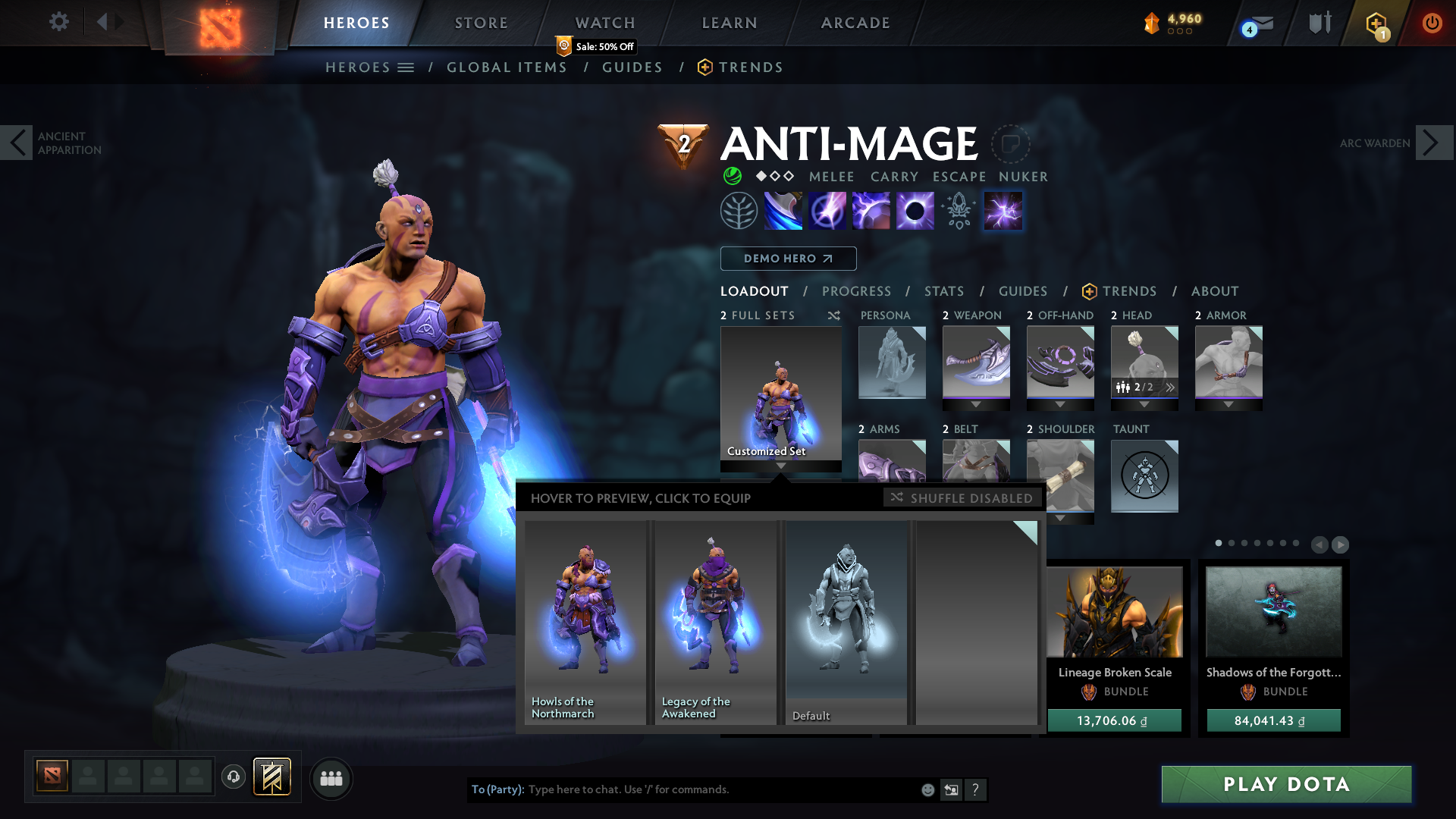
Task: Open the heroes hamburger menu
Action: (x=406, y=67)
